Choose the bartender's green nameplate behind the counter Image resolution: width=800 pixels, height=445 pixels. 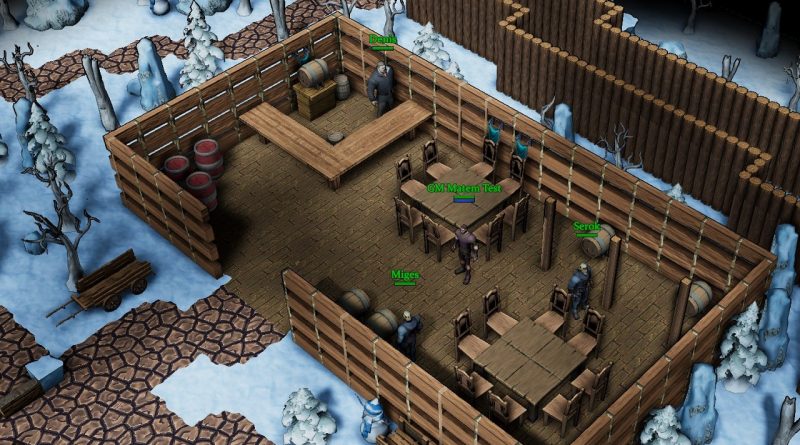point(383,40)
